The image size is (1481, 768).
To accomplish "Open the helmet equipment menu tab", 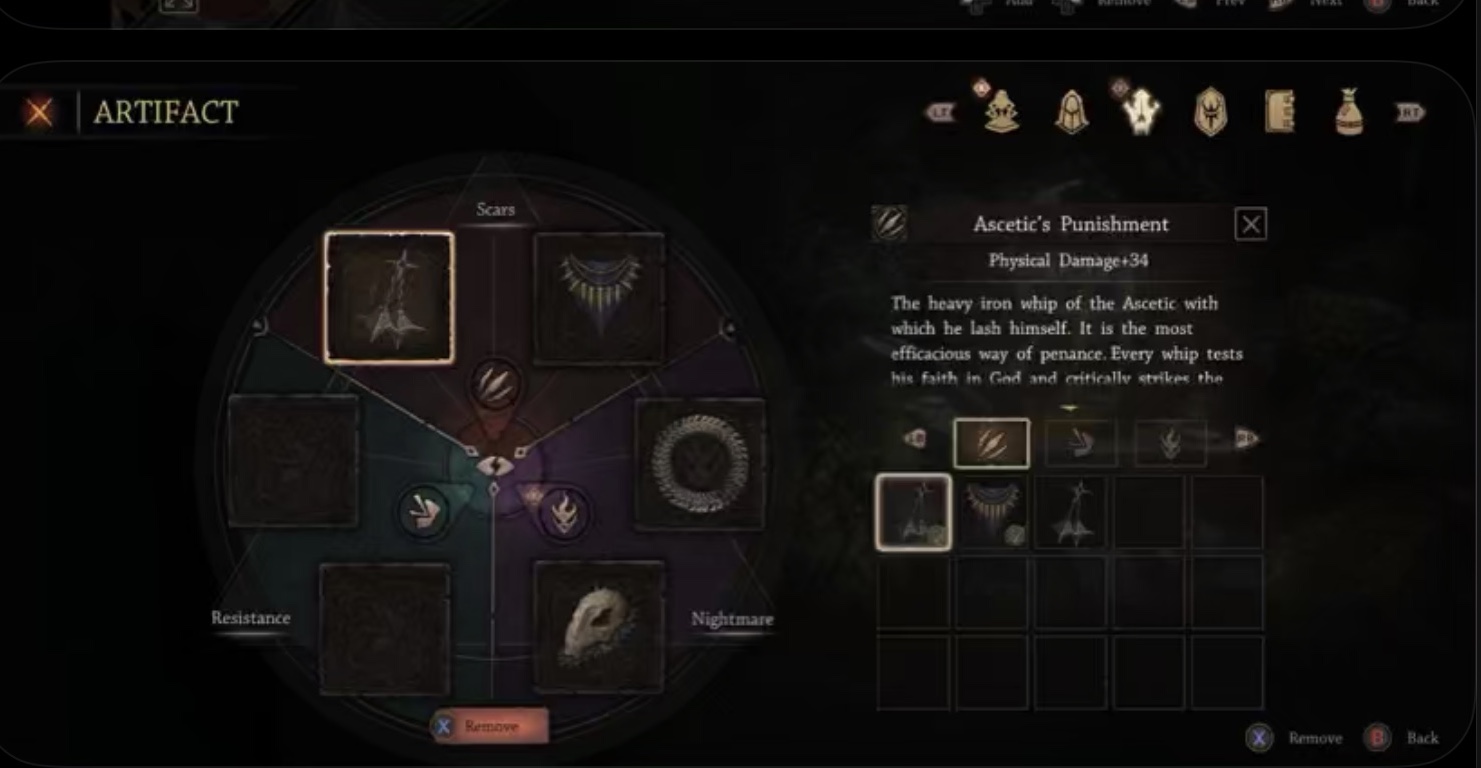I will tap(1071, 112).
